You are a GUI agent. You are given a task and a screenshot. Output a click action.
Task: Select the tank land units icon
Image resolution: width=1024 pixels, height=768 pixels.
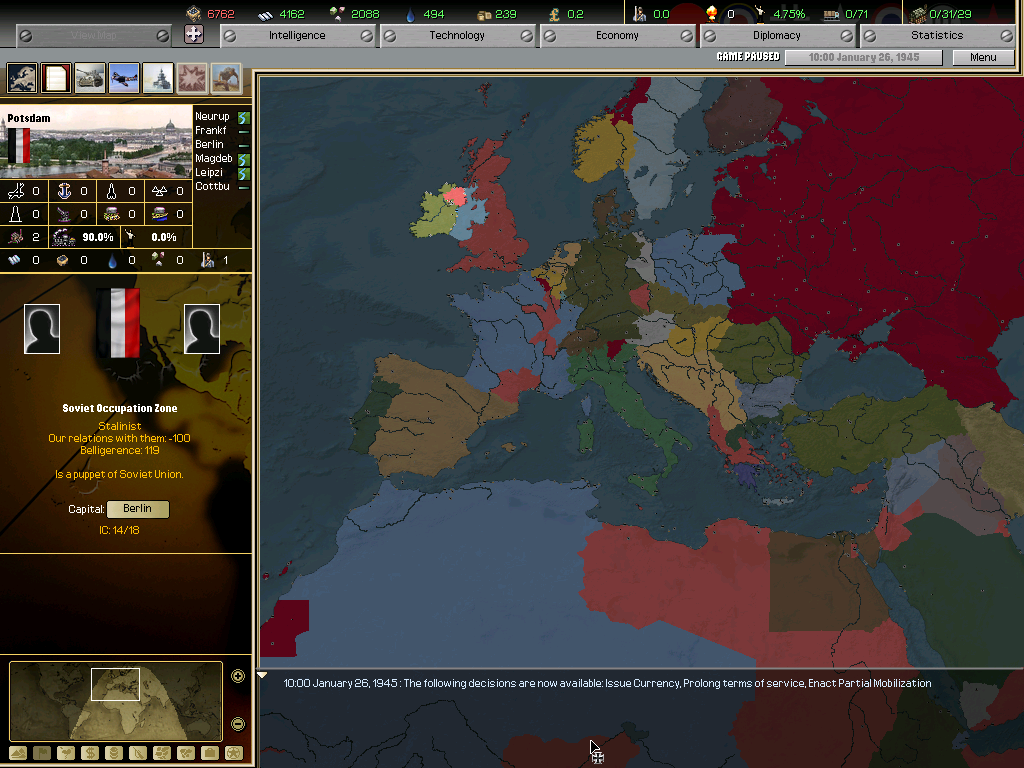tap(90, 78)
